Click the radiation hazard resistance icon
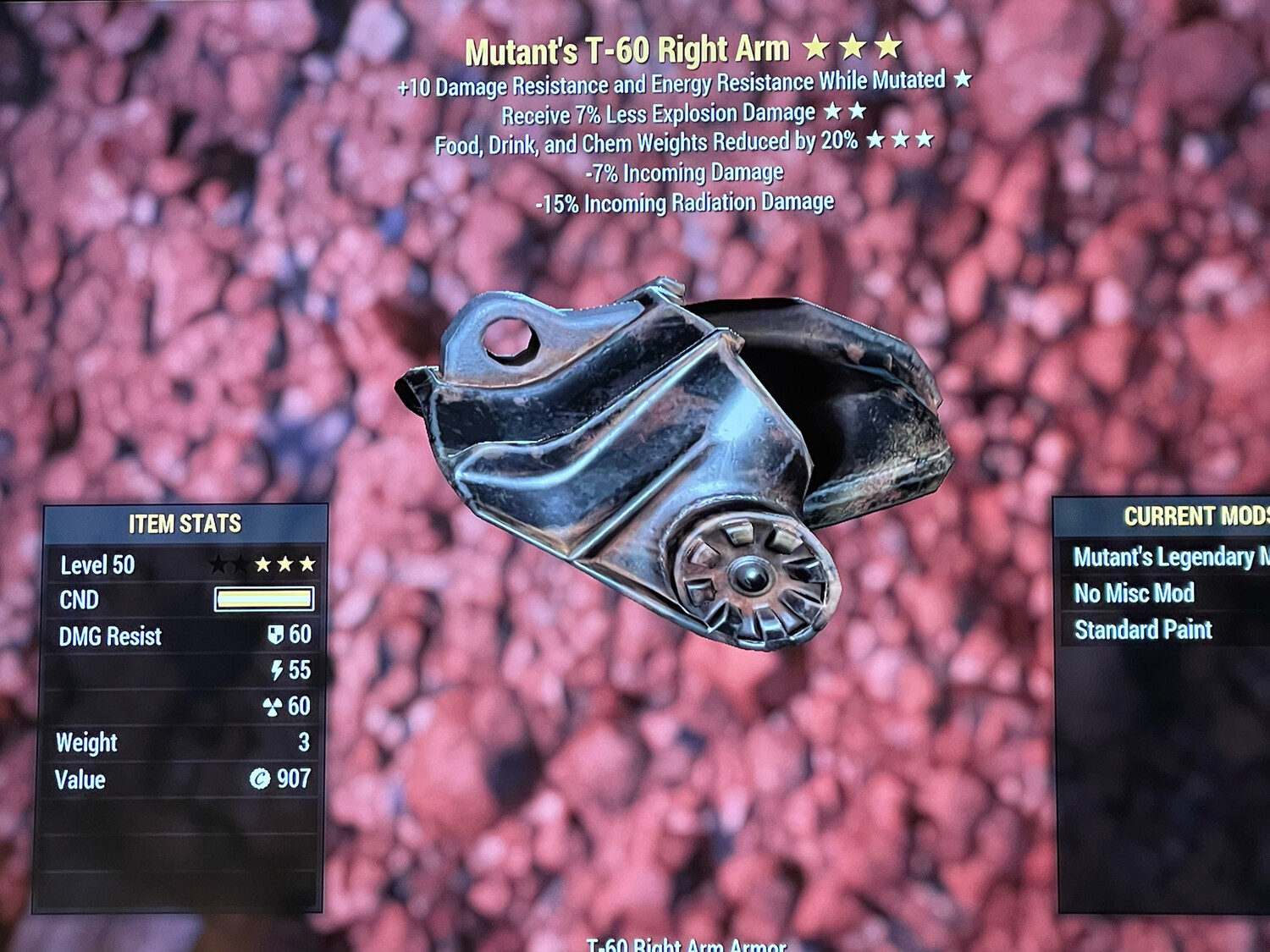The width and height of the screenshot is (1270, 952). 274,707
